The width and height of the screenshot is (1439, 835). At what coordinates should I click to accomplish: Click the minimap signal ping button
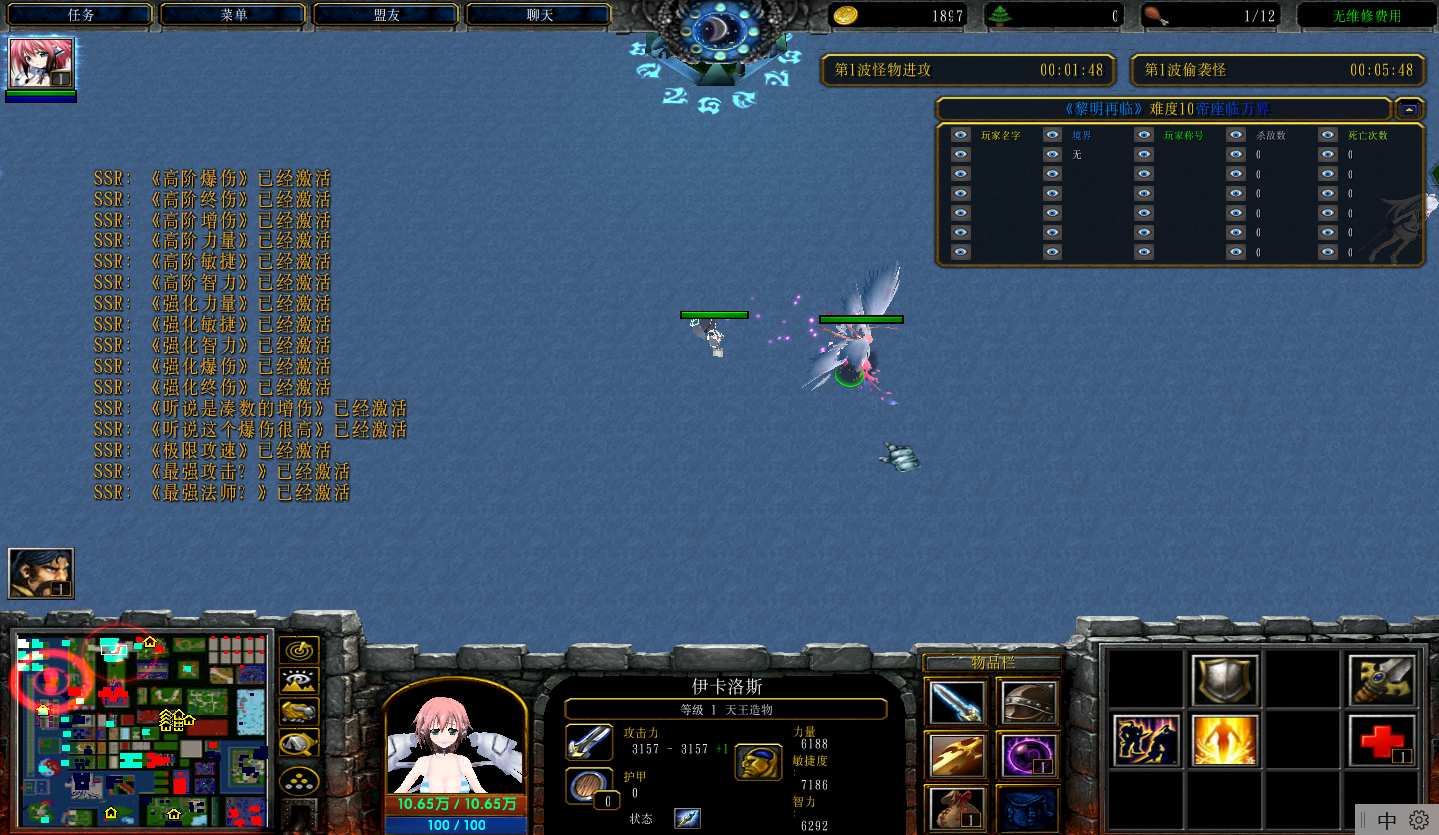coord(299,650)
